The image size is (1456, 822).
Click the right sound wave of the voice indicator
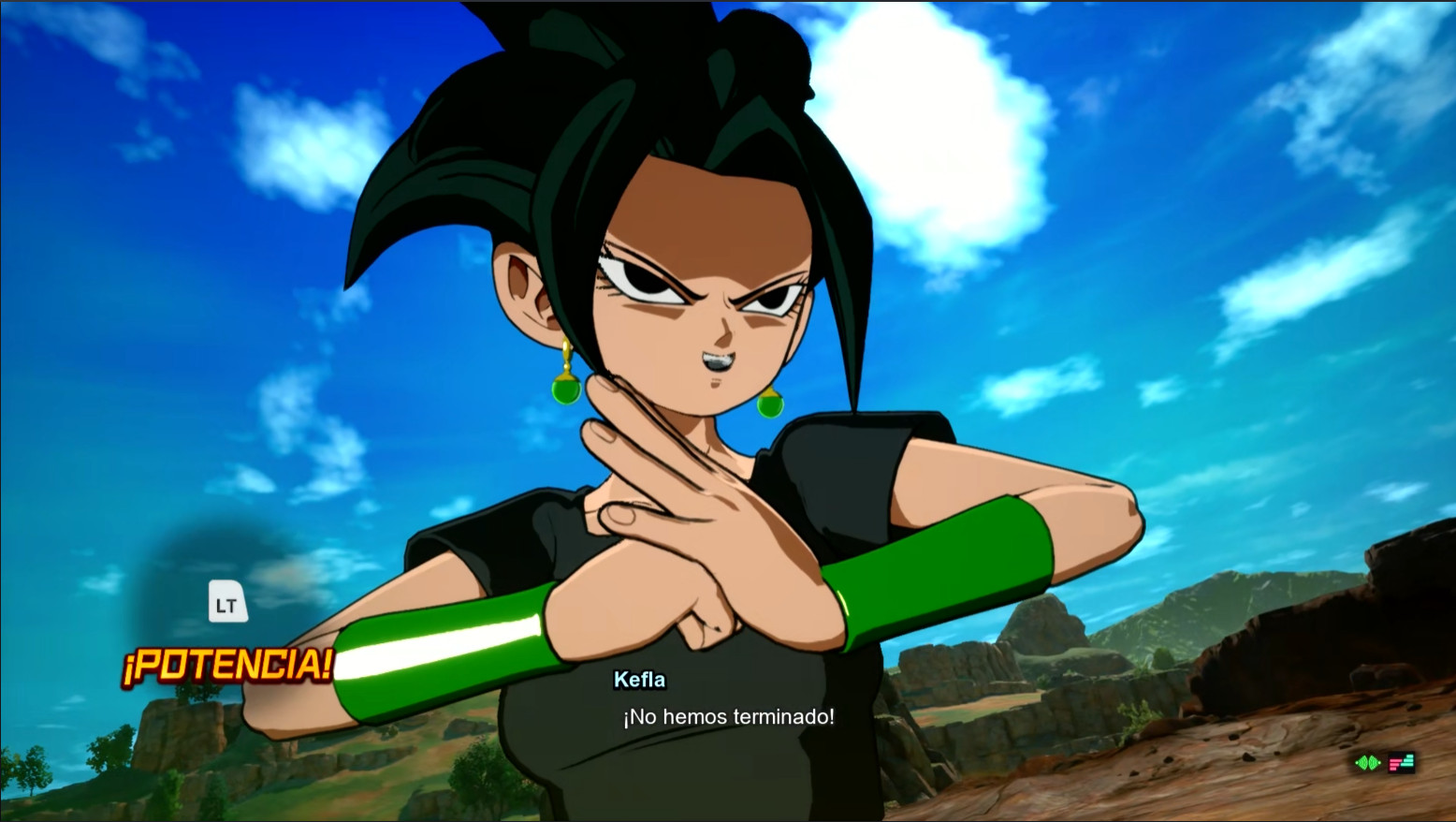click(x=1375, y=762)
